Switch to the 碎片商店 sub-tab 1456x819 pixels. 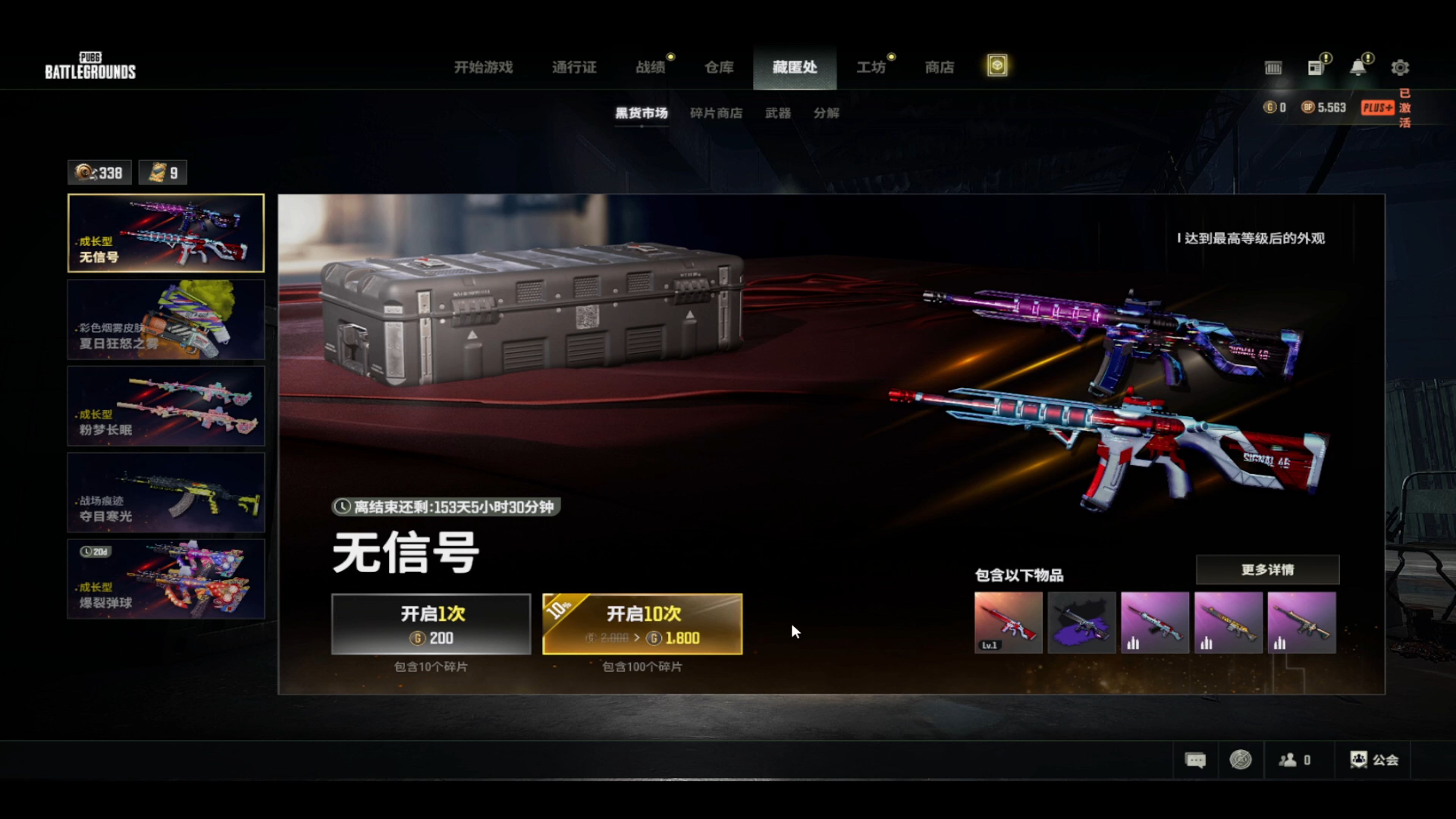pos(716,113)
